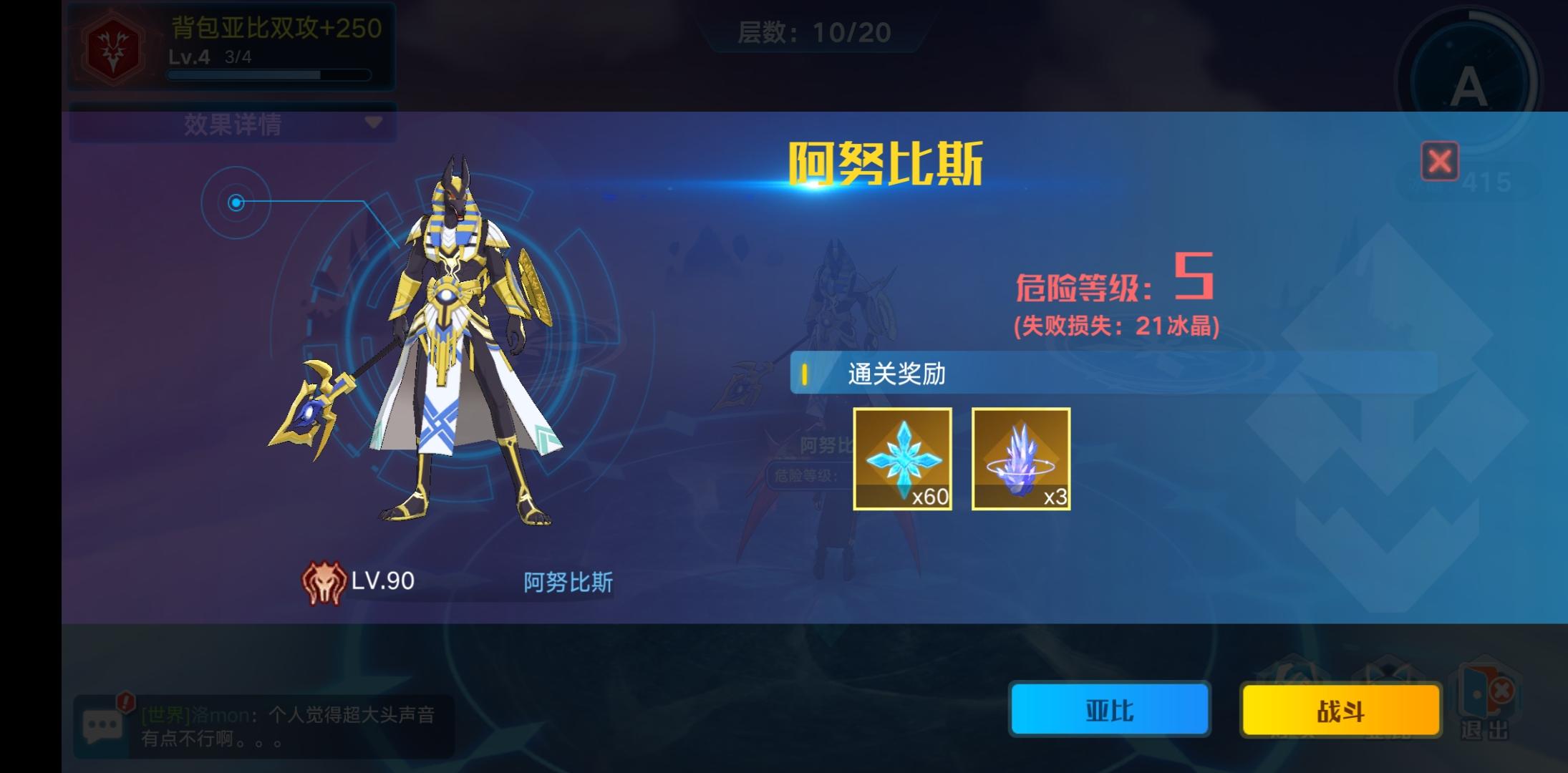Select the x60 ice crystal reward icon
1568x773 pixels.
coord(904,459)
